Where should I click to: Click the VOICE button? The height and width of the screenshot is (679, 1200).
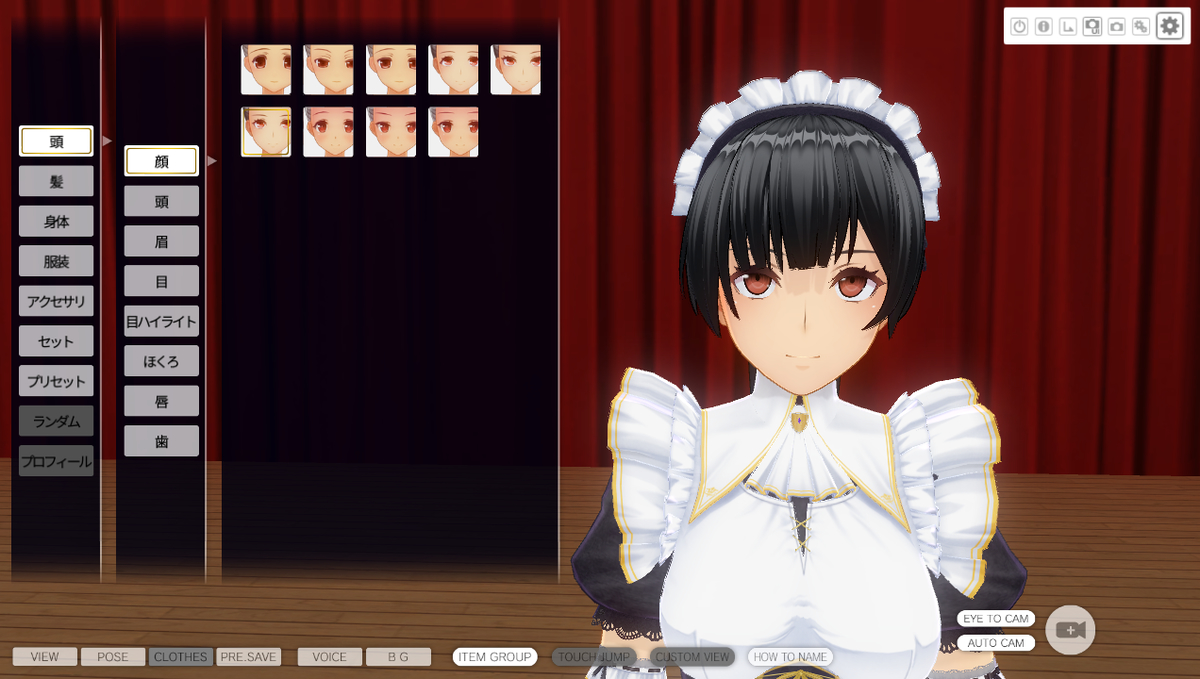coord(329,657)
